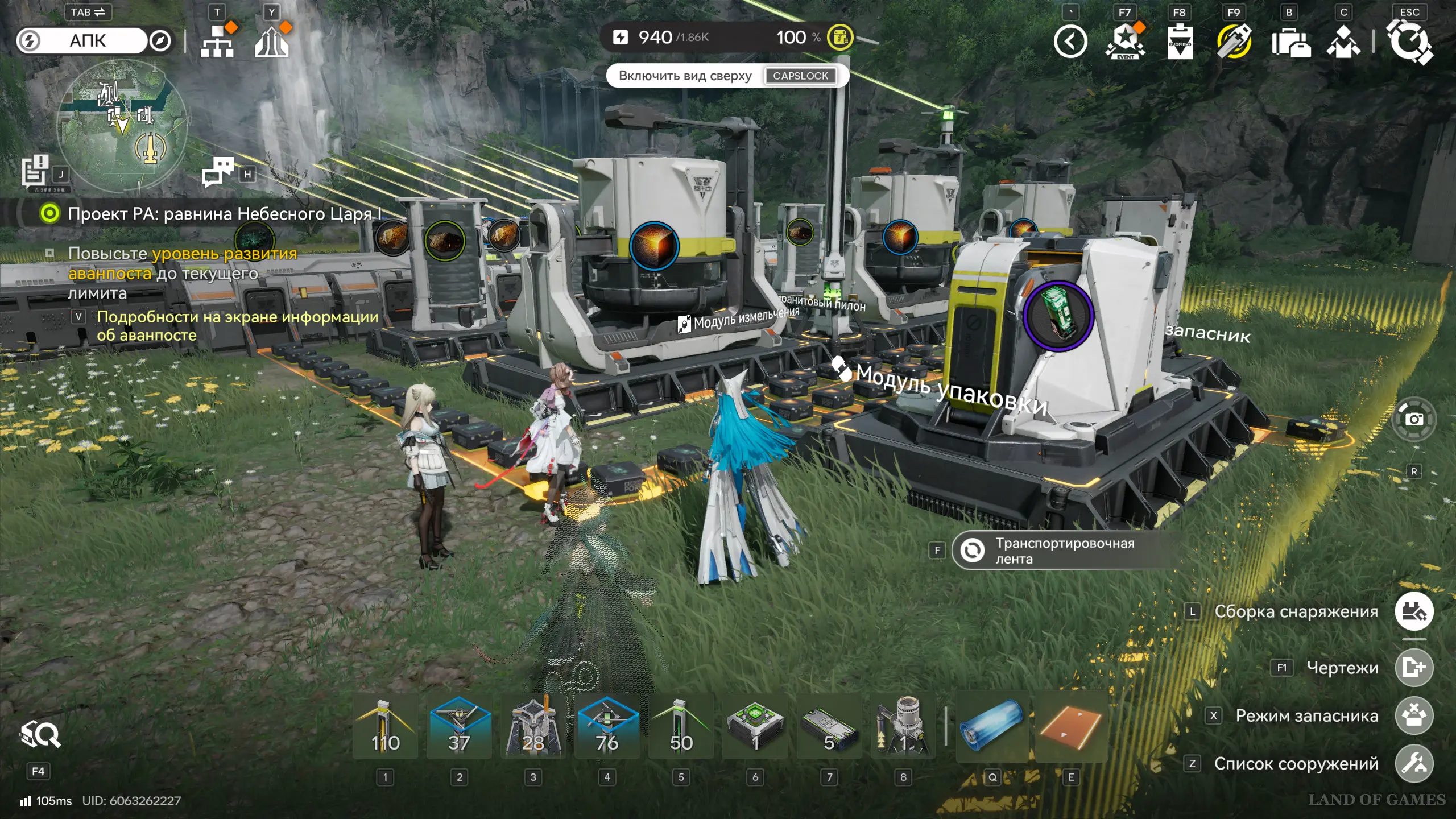1456x819 pixels.
Task: Open Список сооружений structure list
Action: pyautogui.click(x=1414, y=763)
